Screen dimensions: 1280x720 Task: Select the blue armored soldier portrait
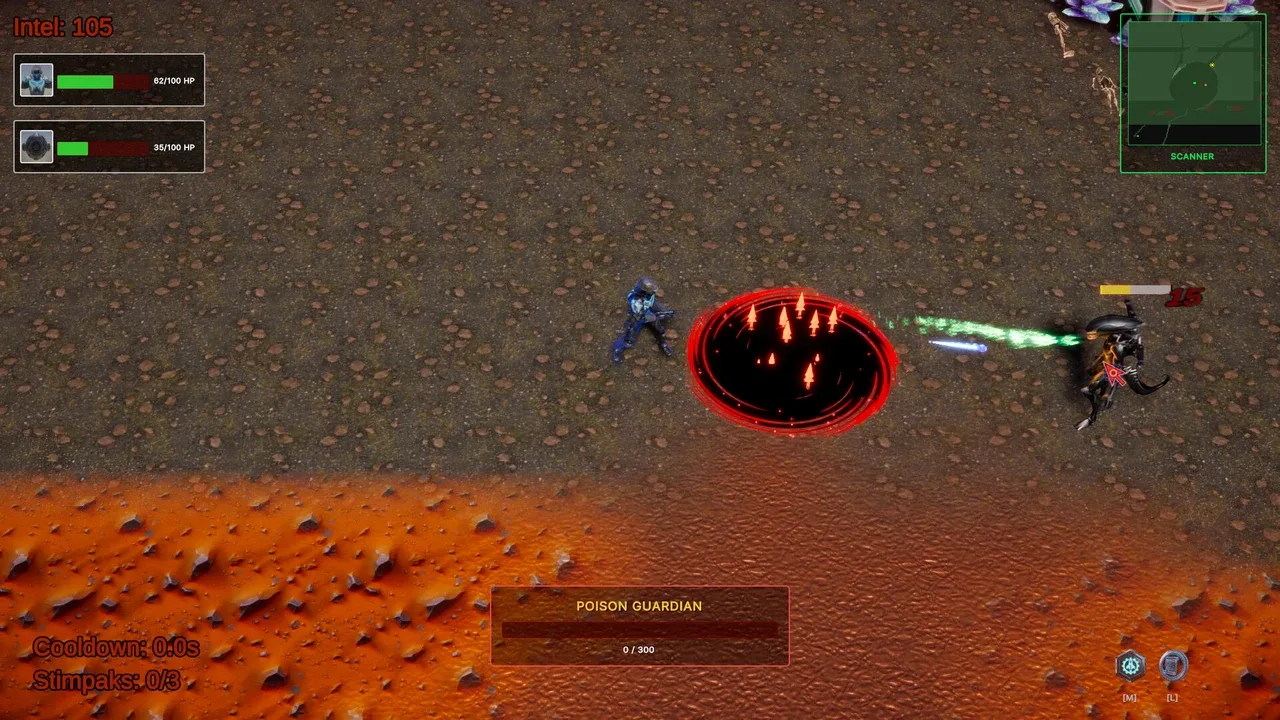pos(37,80)
